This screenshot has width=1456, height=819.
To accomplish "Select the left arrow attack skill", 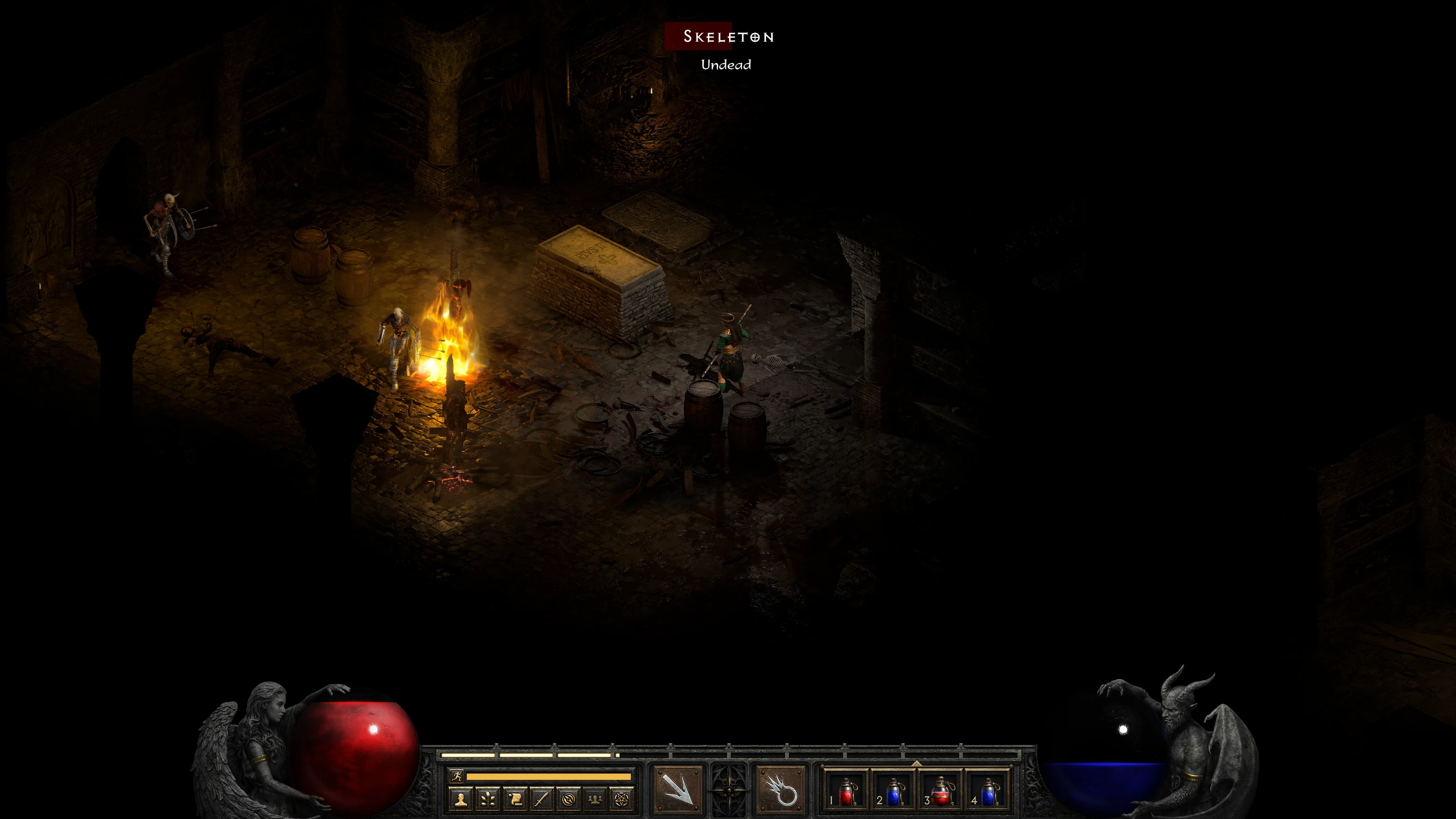I will click(x=678, y=789).
